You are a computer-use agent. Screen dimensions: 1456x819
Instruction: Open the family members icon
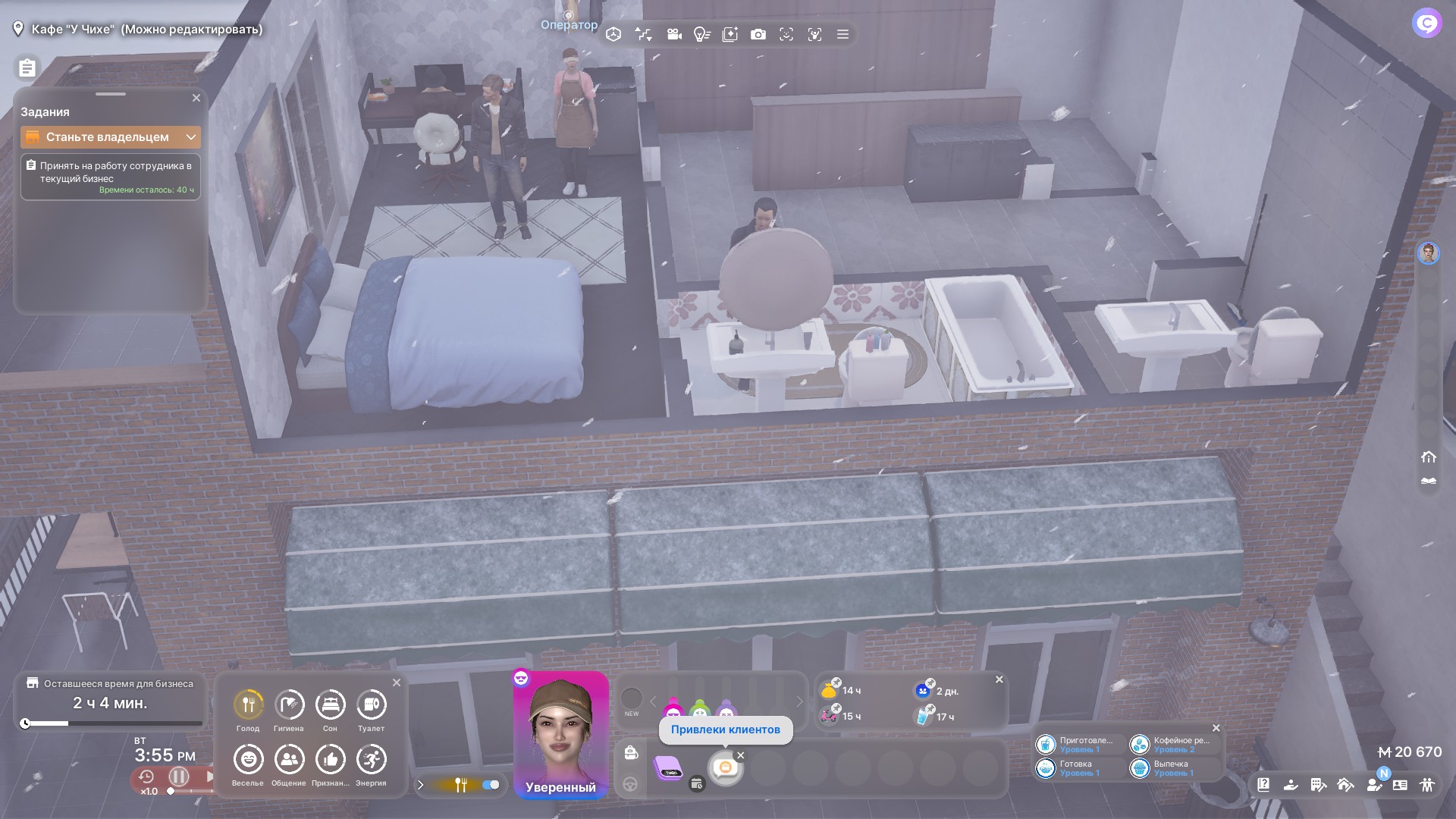click(x=1428, y=785)
